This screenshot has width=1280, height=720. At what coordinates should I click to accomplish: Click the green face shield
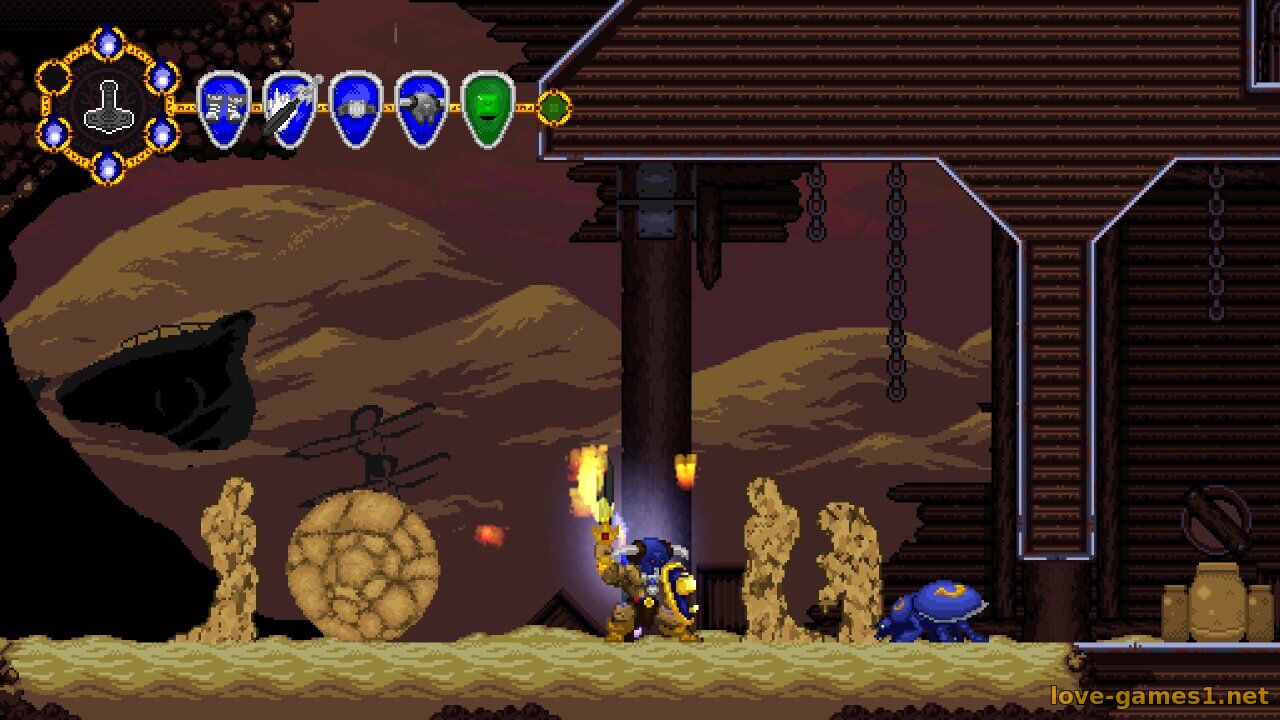(x=488, y=108)
